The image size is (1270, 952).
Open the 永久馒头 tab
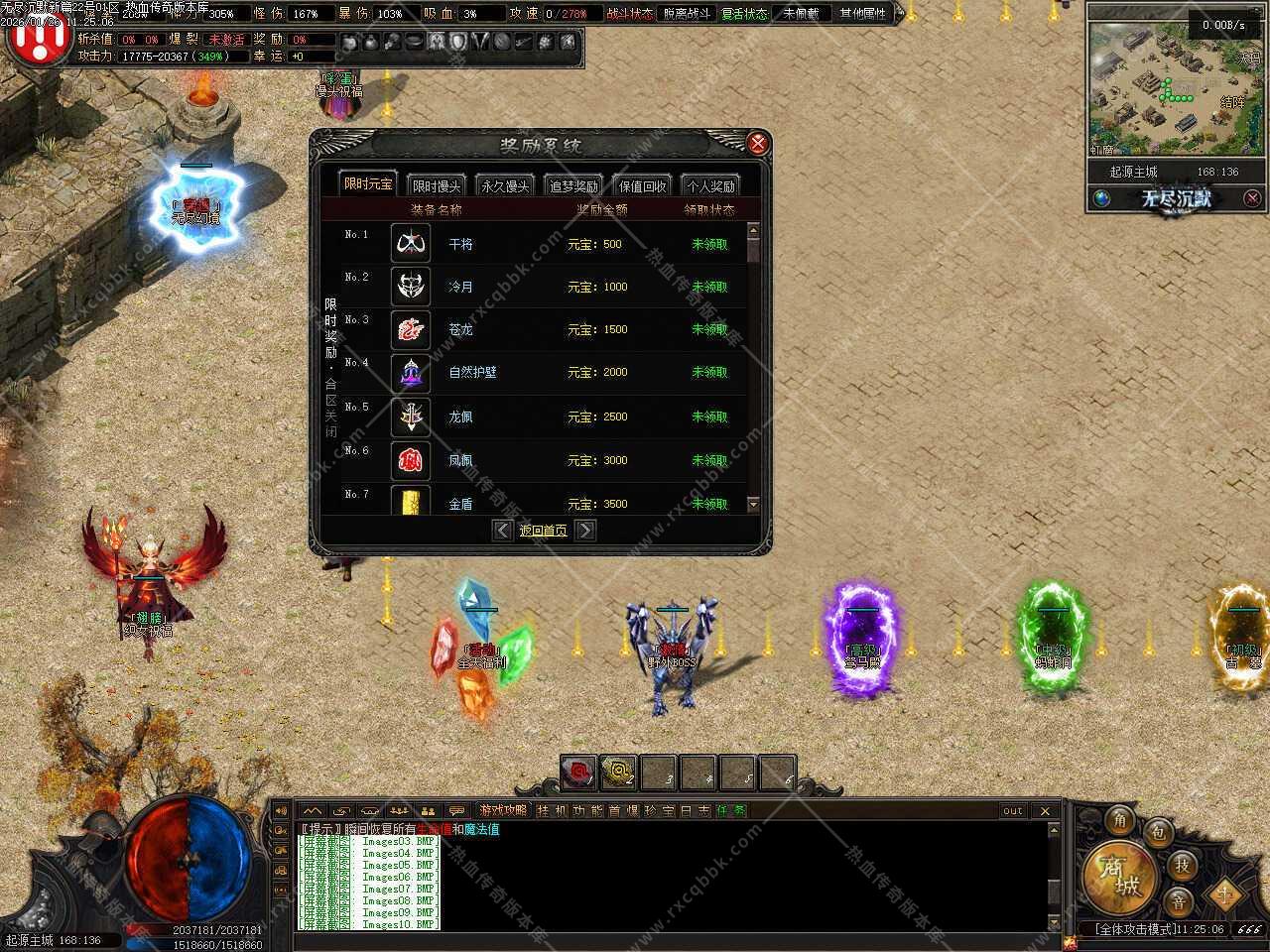pos(505,186)
